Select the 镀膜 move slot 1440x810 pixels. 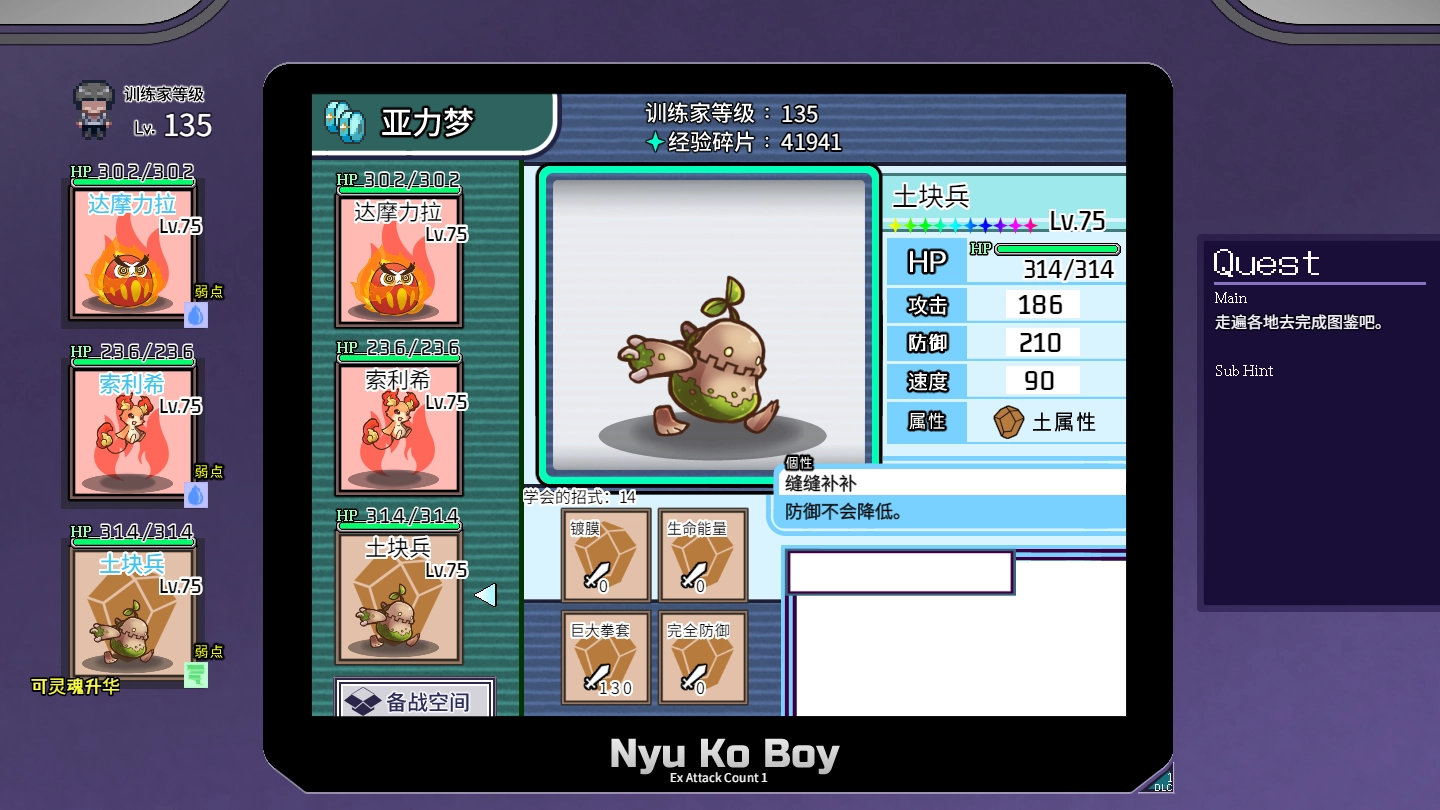(x=606, y=555)
